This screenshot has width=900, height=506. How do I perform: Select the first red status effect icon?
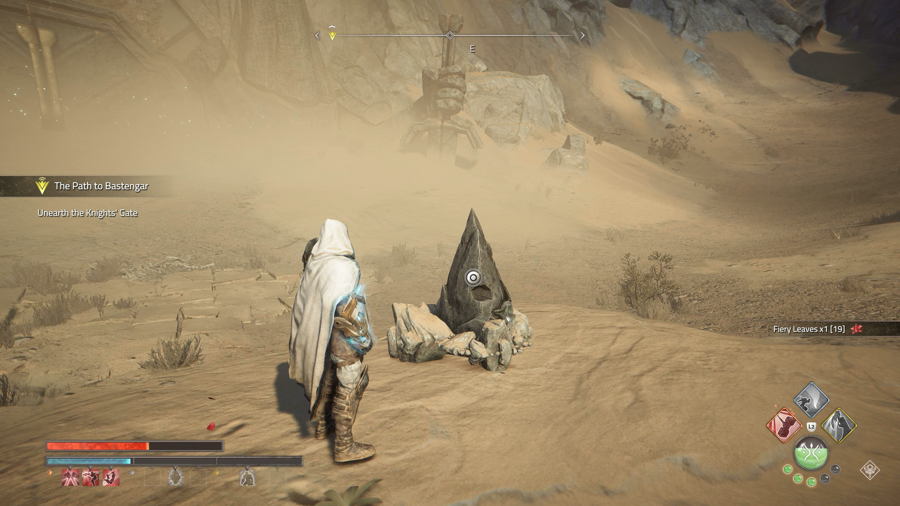(71, 478)
